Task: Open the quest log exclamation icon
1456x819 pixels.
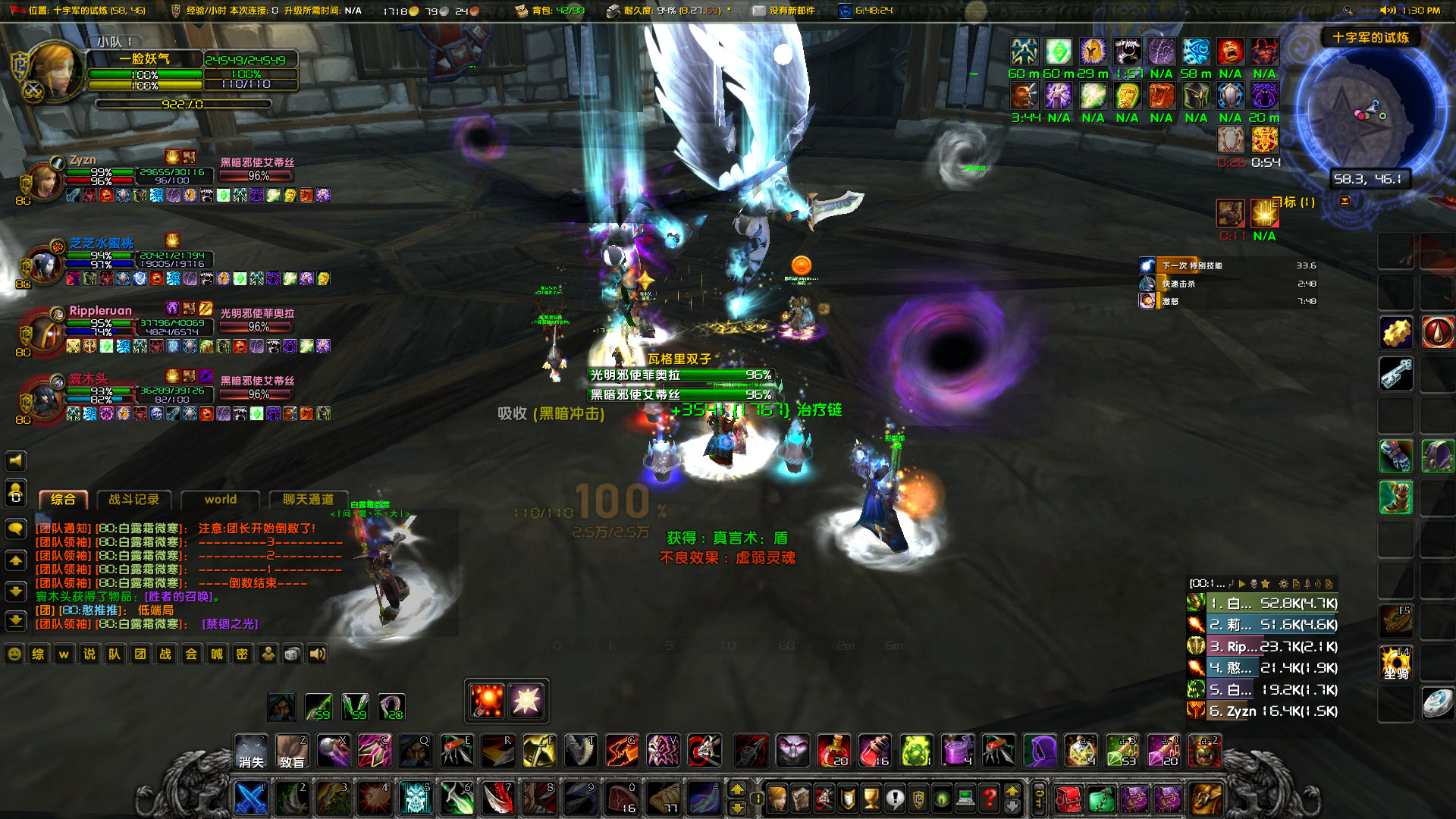Action: coord(895,798)
